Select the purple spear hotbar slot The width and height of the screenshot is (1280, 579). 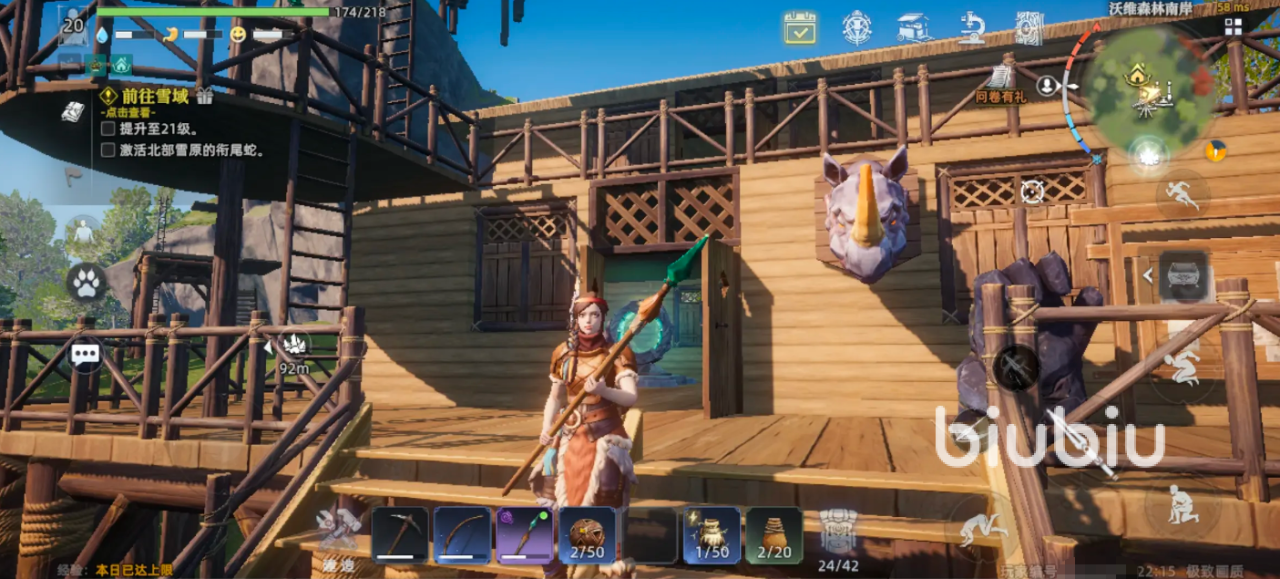[x=524, y=535]
